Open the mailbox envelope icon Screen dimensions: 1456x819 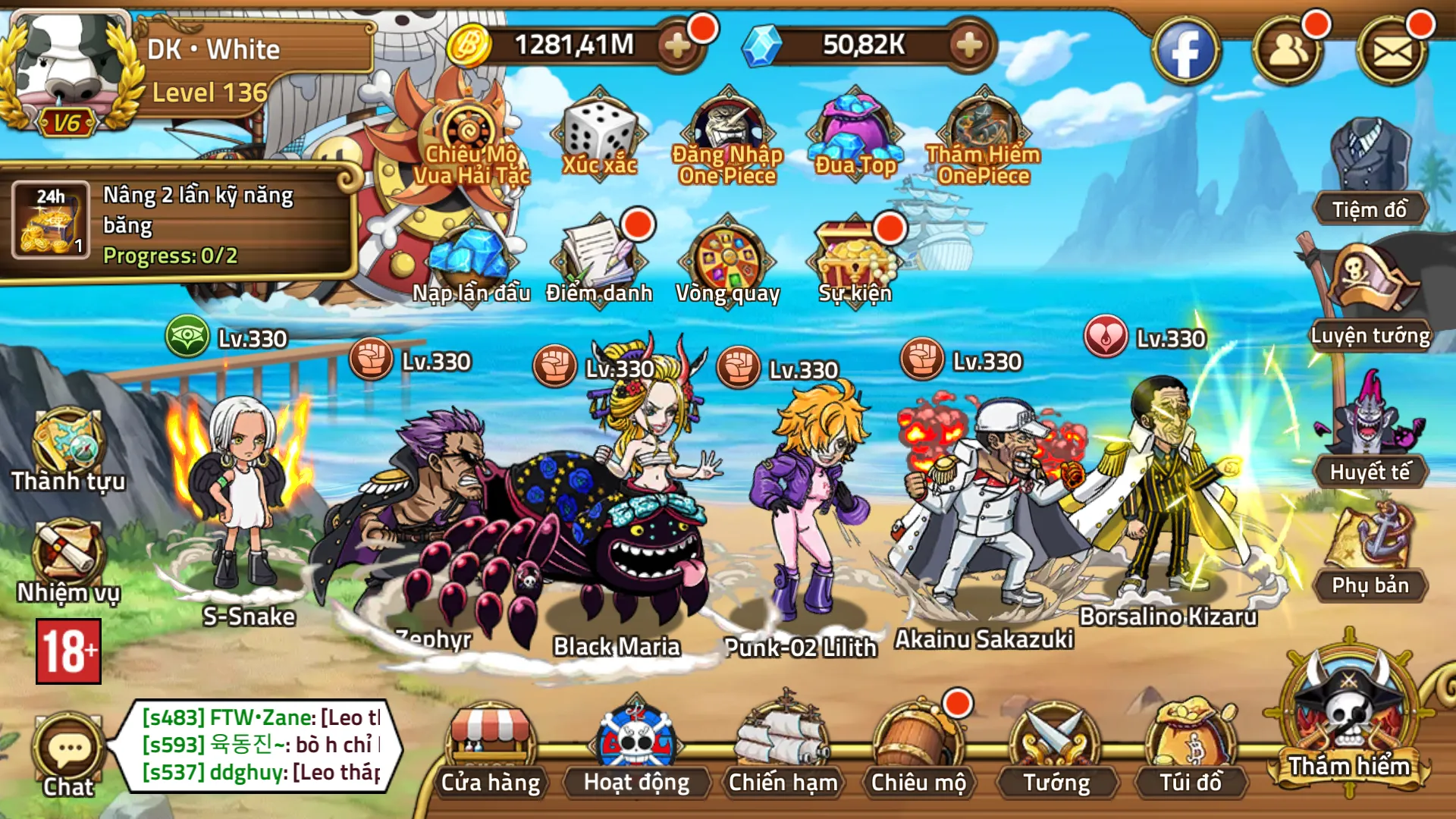1392,52
